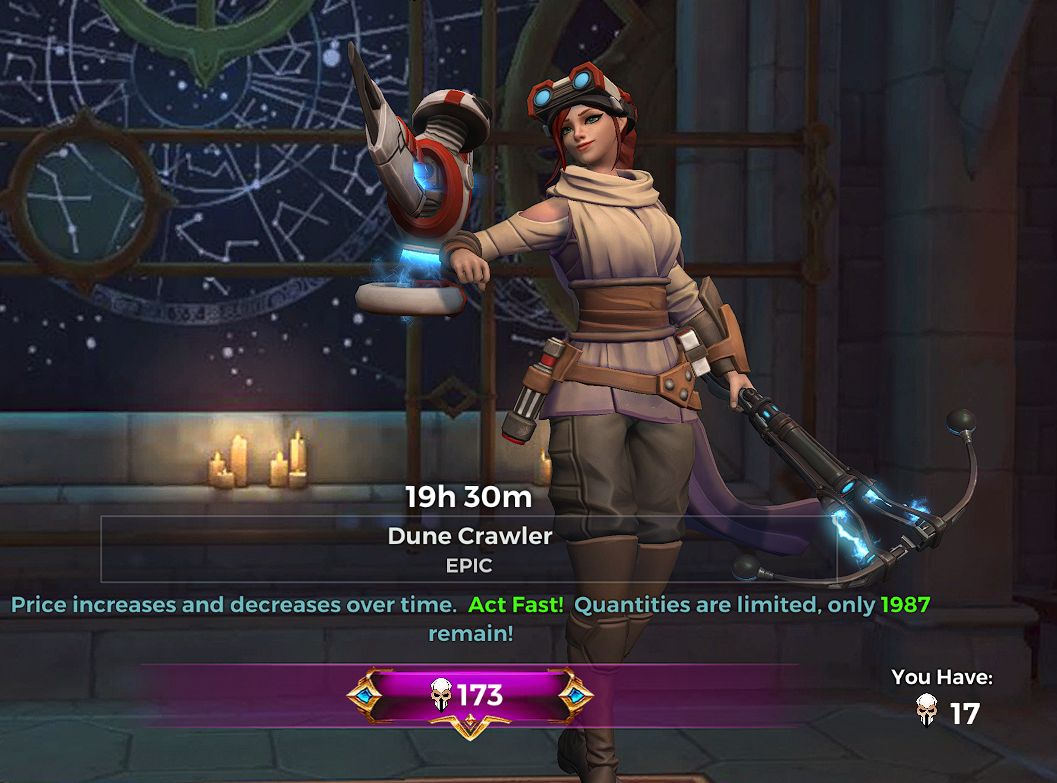Viewport: 1057px width, 783px height.
Task: Buy the skin for 173 skull currency
Action: (469, 695)
